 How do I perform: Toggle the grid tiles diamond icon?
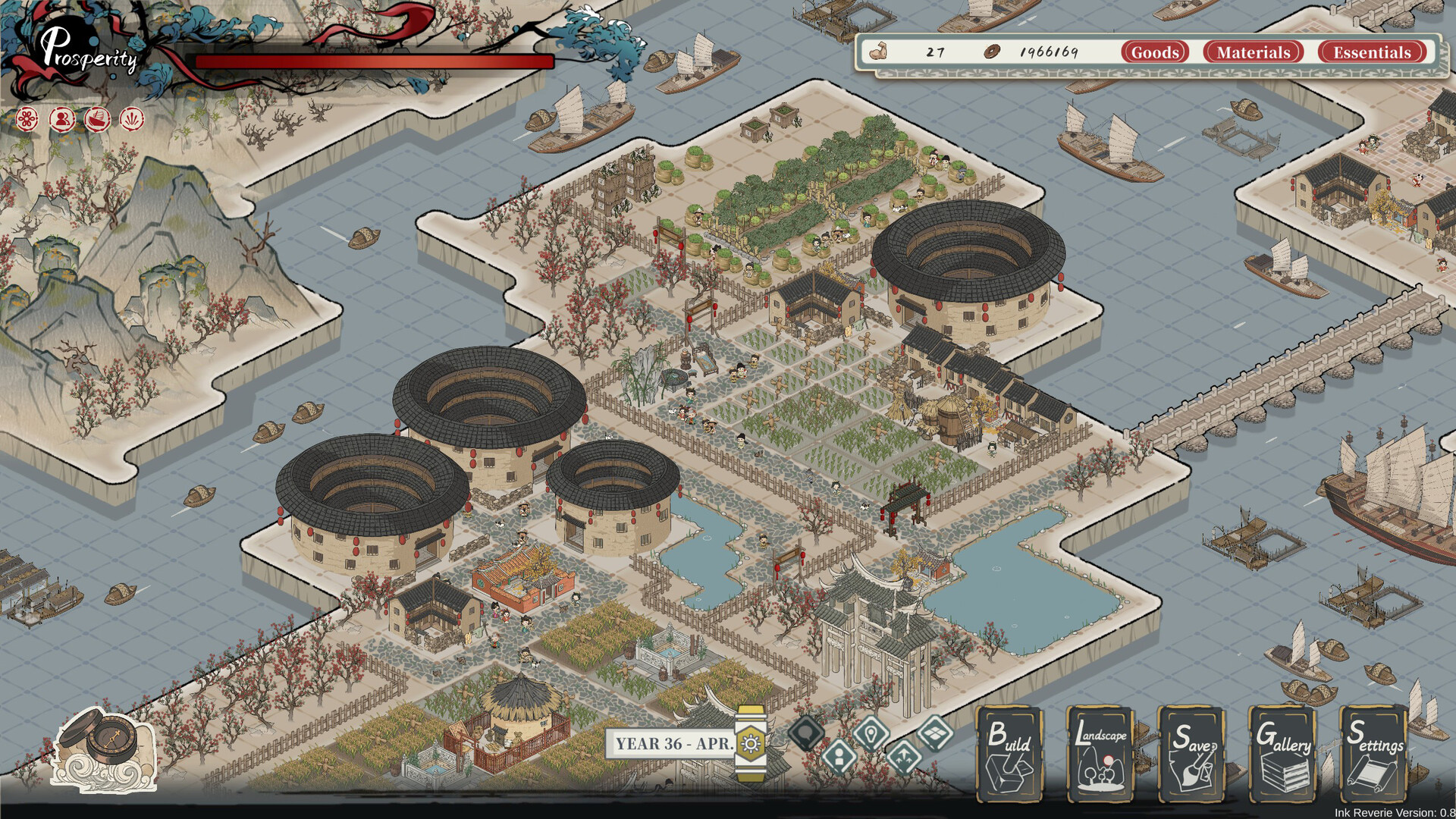[x=935, y=733]
